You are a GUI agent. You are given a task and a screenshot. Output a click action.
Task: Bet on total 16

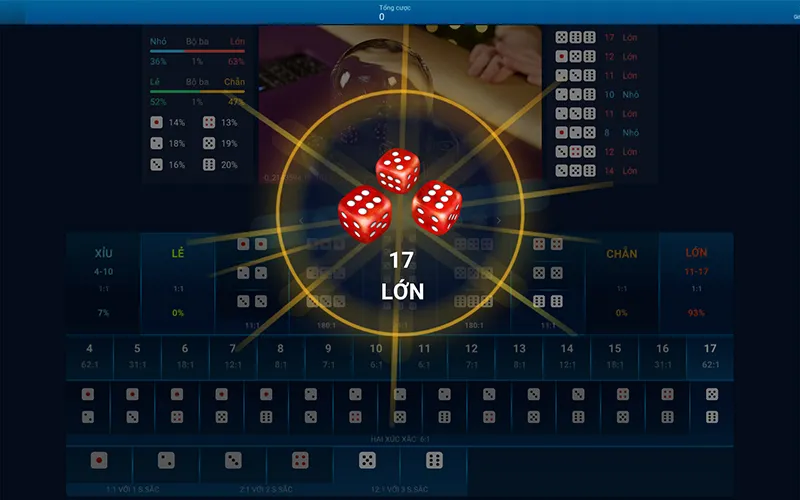tap(662, 356)
